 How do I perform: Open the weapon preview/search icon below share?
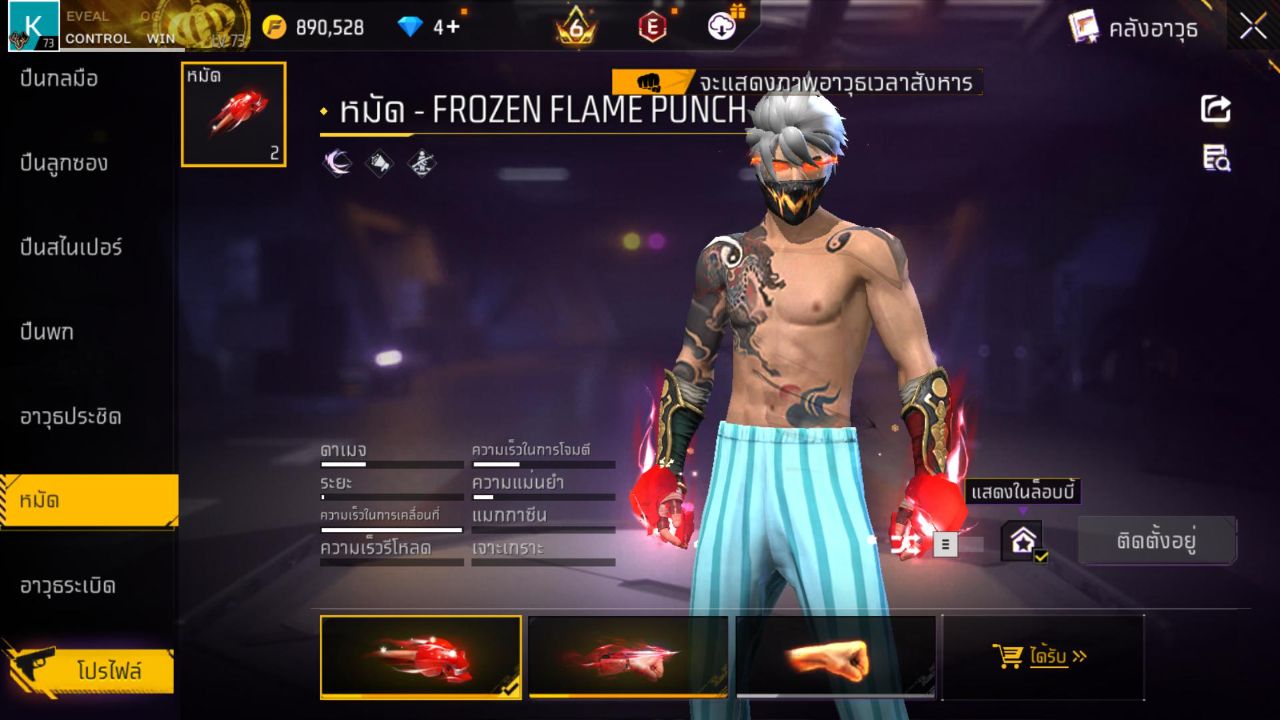pyautogui.click(x=1215, y=157)
